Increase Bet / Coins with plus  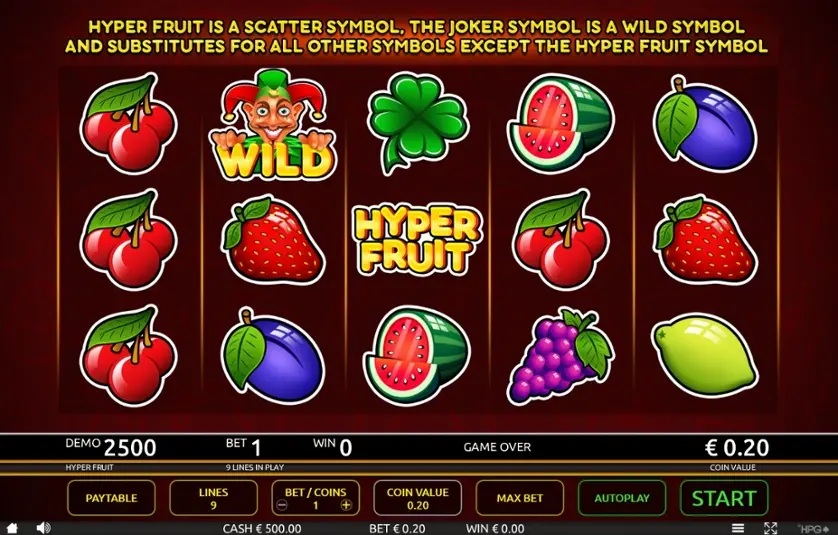[x=346, y=505]
